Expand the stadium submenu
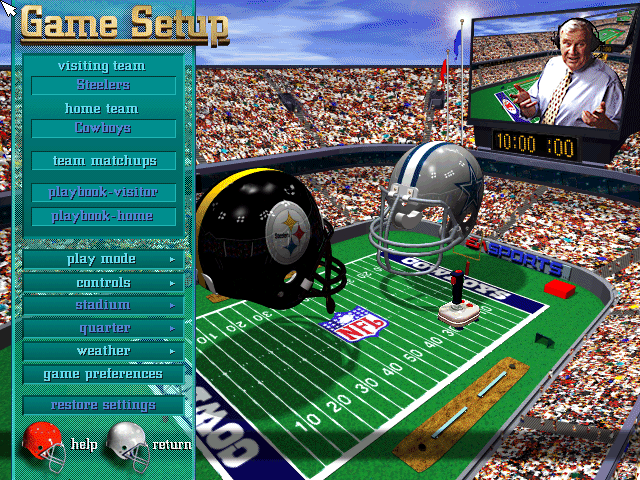 click(x=104, y=305)
